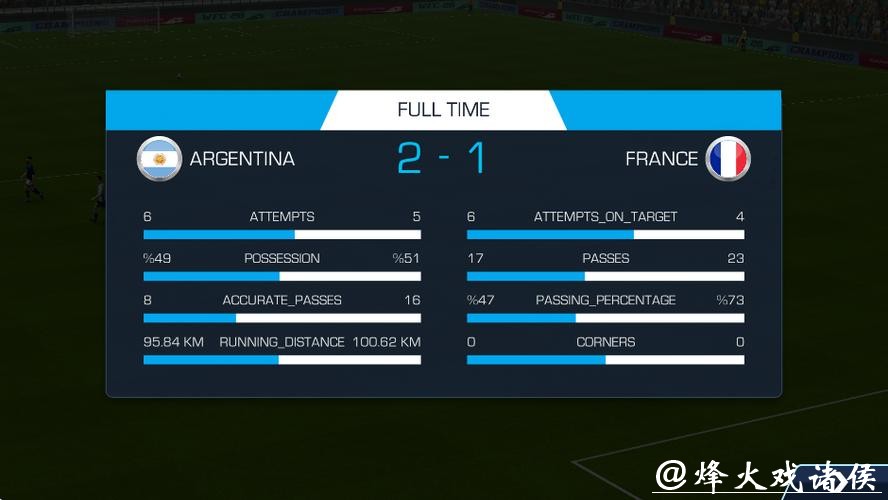This screenshot has width=888, height=500.
Task: Click the France flag badge
Action: (x=727, y=159)
